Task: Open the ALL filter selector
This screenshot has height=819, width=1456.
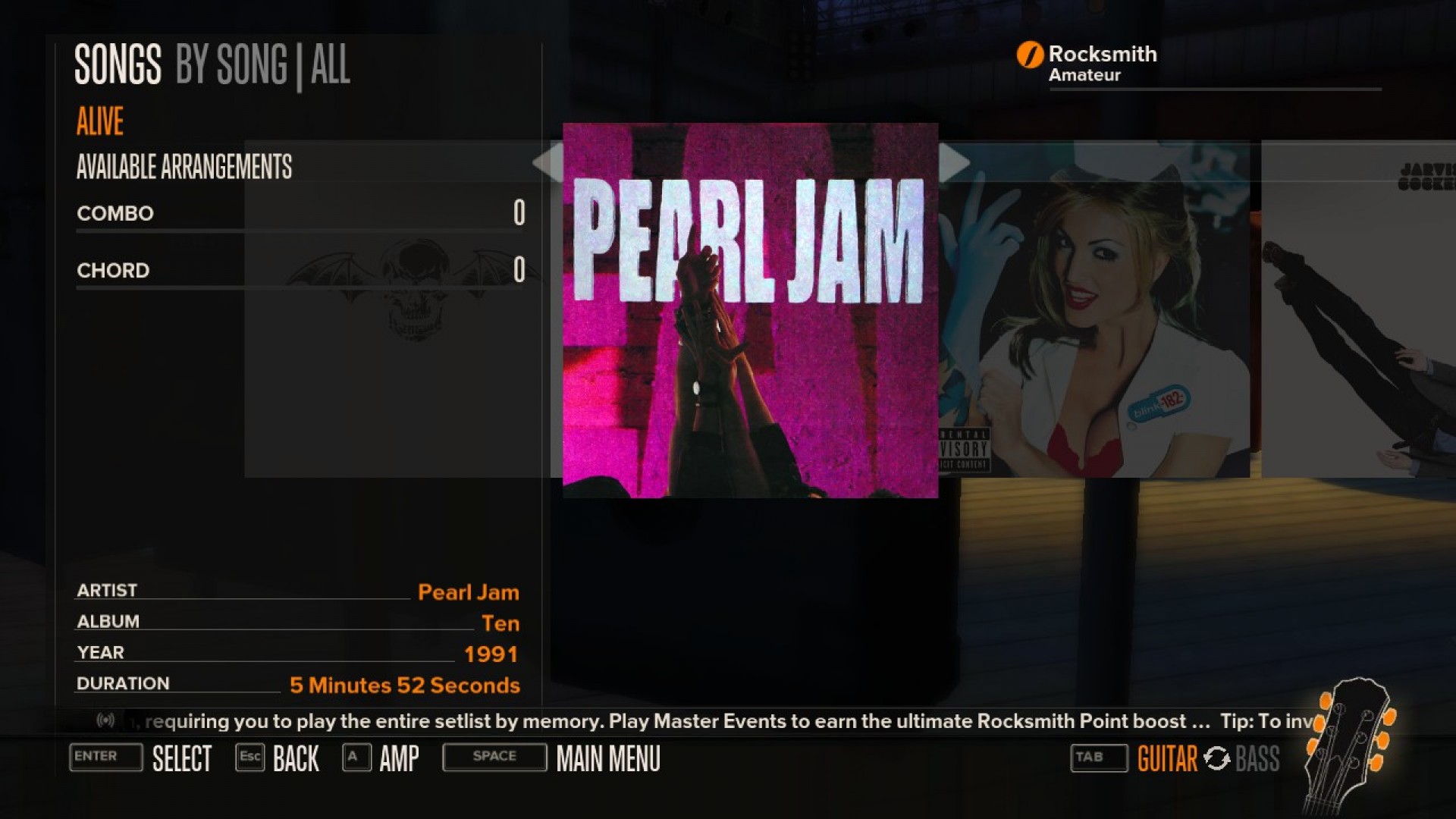Action: pyautogui.click(x=331, y=67)
